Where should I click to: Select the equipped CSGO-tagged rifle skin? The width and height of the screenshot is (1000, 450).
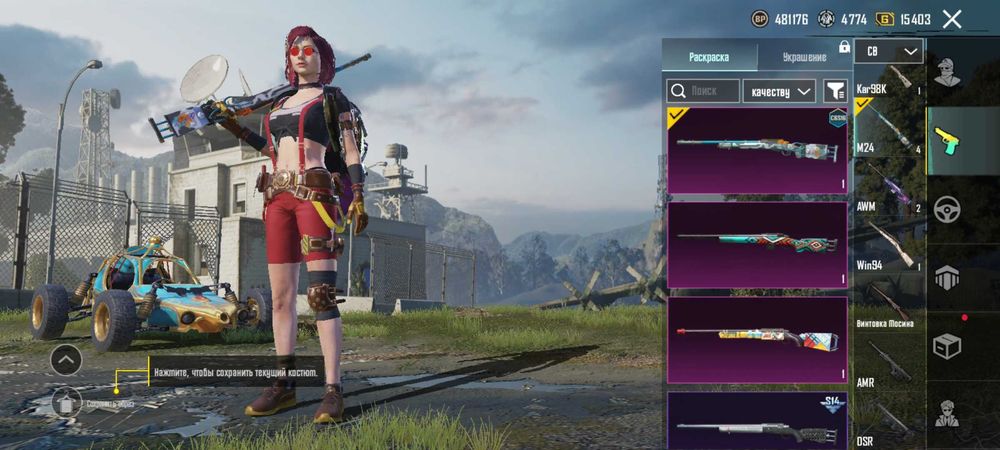757,150
